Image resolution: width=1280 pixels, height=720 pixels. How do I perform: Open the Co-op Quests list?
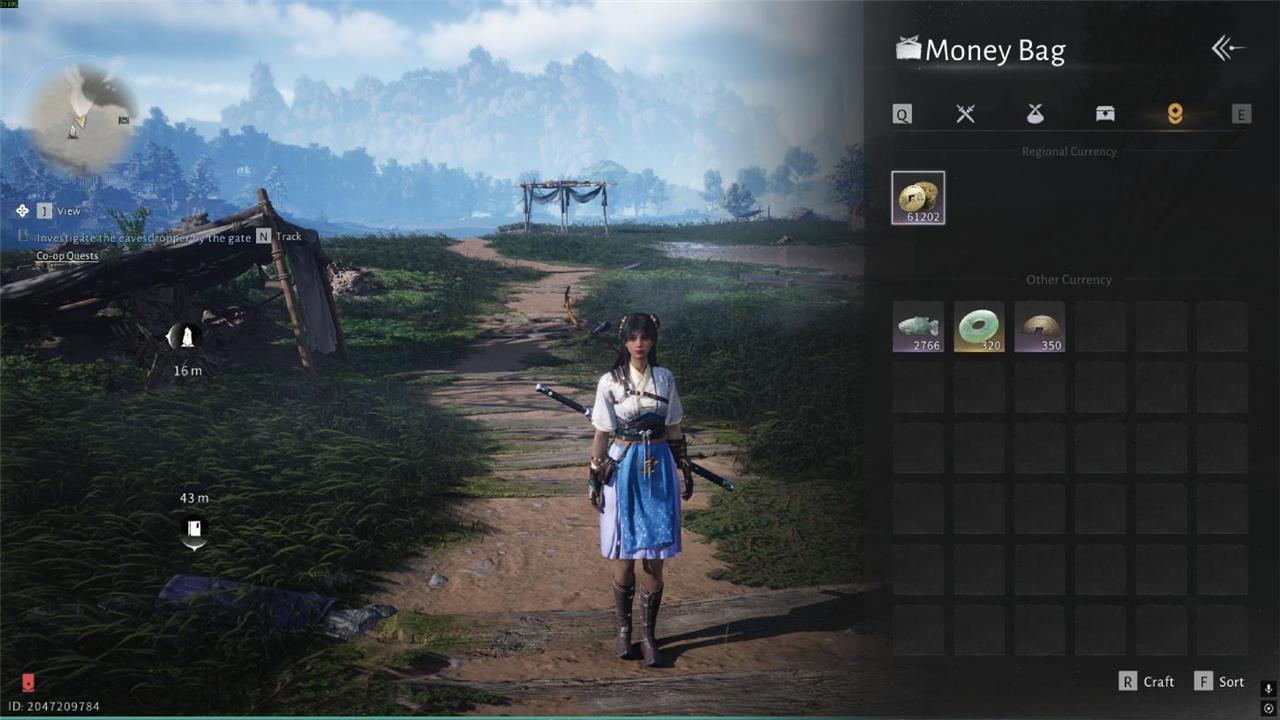pos(68,256)
